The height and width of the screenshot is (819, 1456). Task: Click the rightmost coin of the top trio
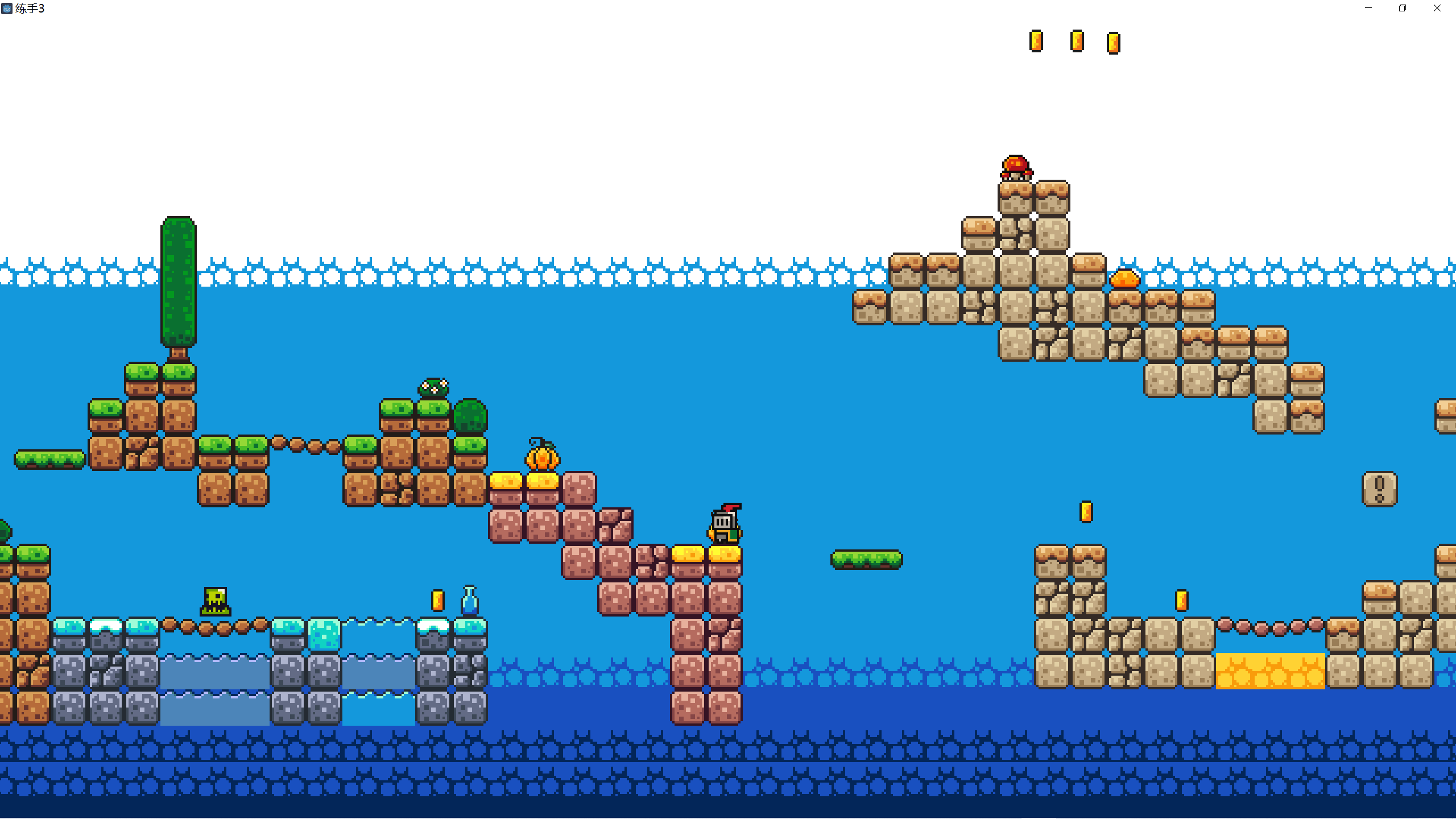1113,44
